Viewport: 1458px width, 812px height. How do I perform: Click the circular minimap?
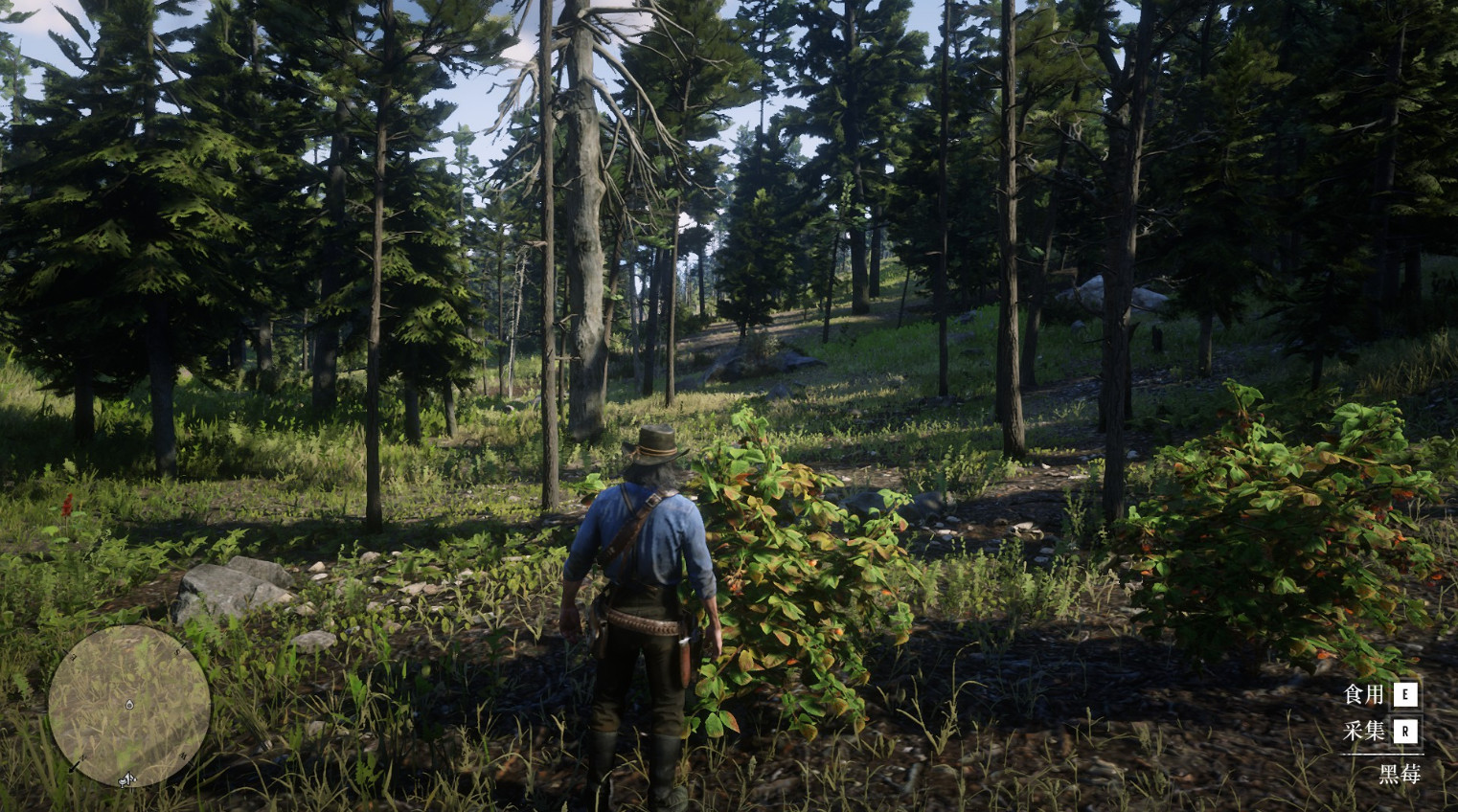point(129,706)
